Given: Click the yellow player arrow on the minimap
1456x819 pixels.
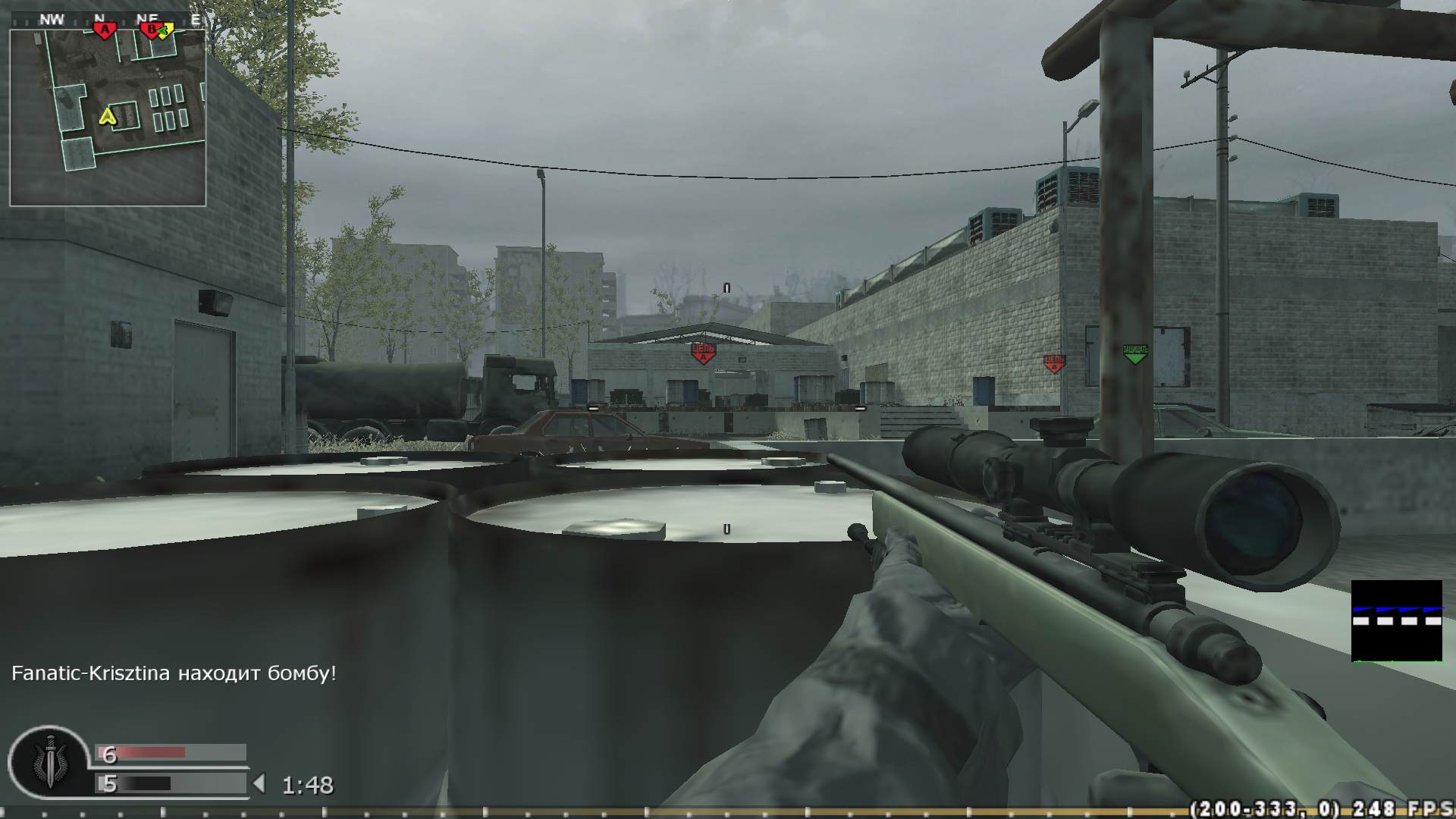Looking at the screenshot, I should (x=106, y=116).
